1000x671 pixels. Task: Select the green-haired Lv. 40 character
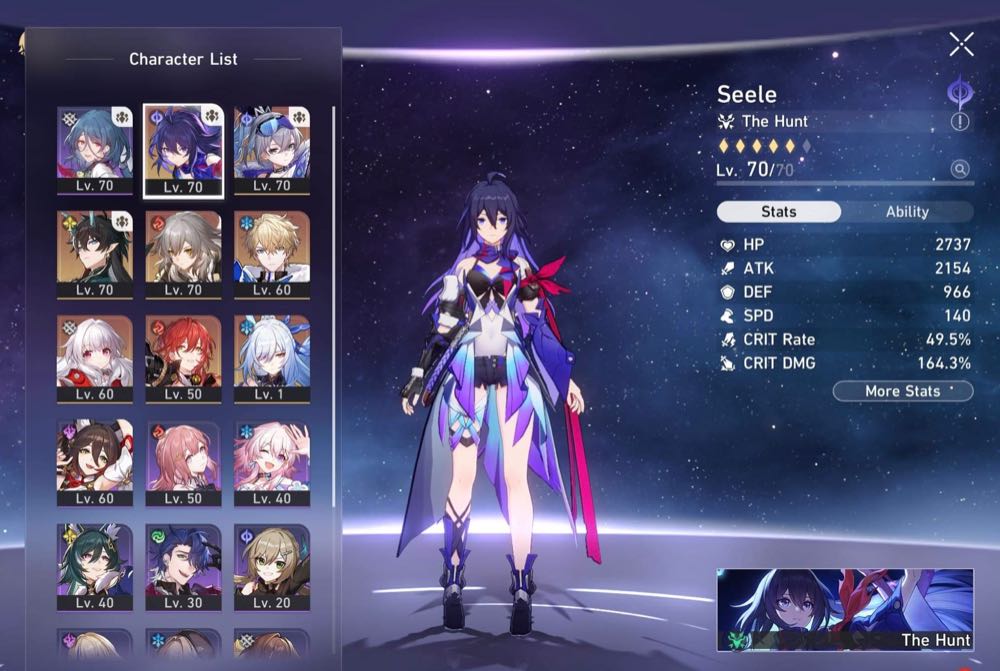(95, 567)
